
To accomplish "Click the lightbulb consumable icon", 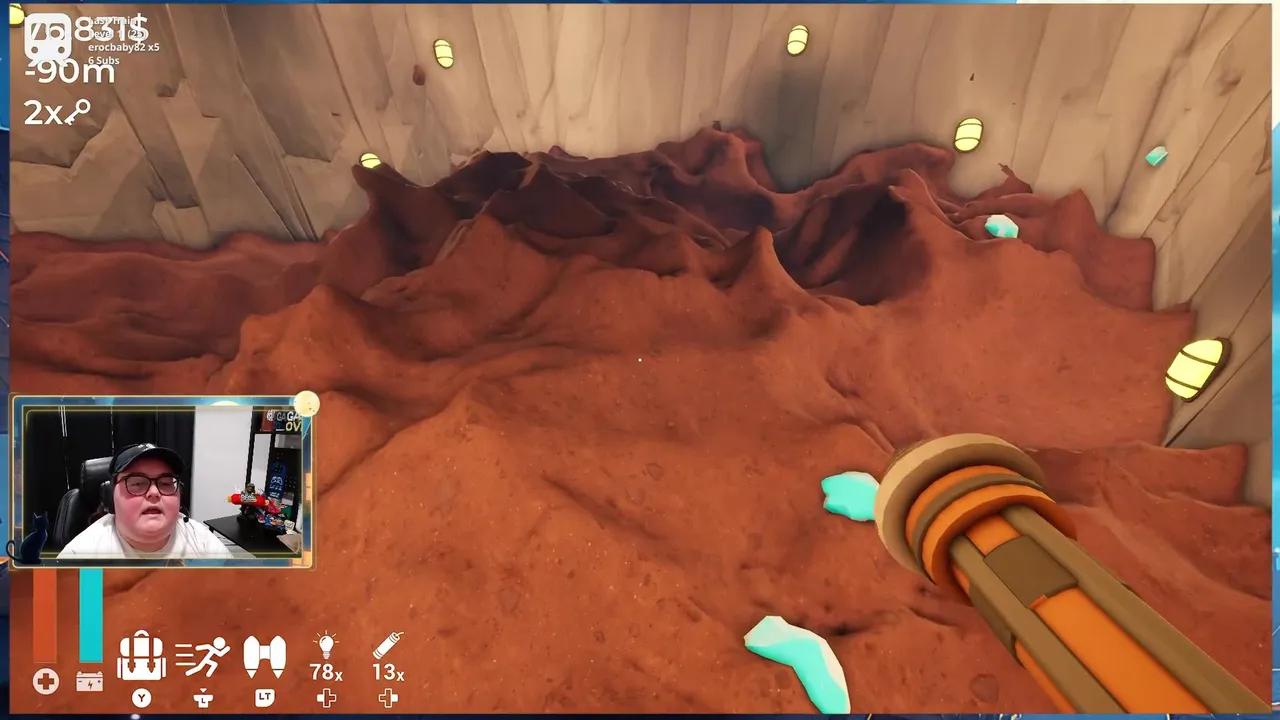I will click(325, 645).
